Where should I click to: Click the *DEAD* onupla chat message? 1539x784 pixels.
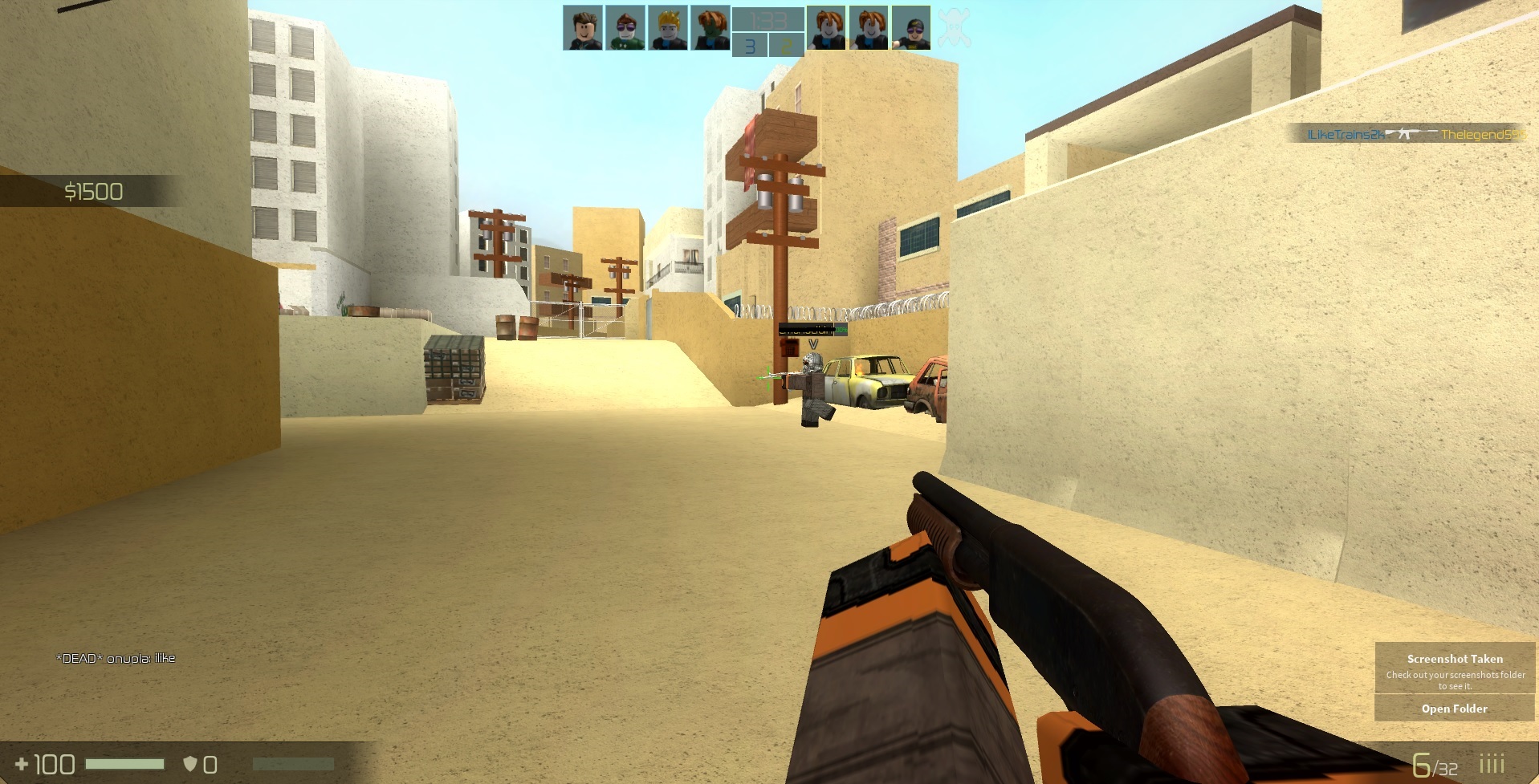click(116, 658)
